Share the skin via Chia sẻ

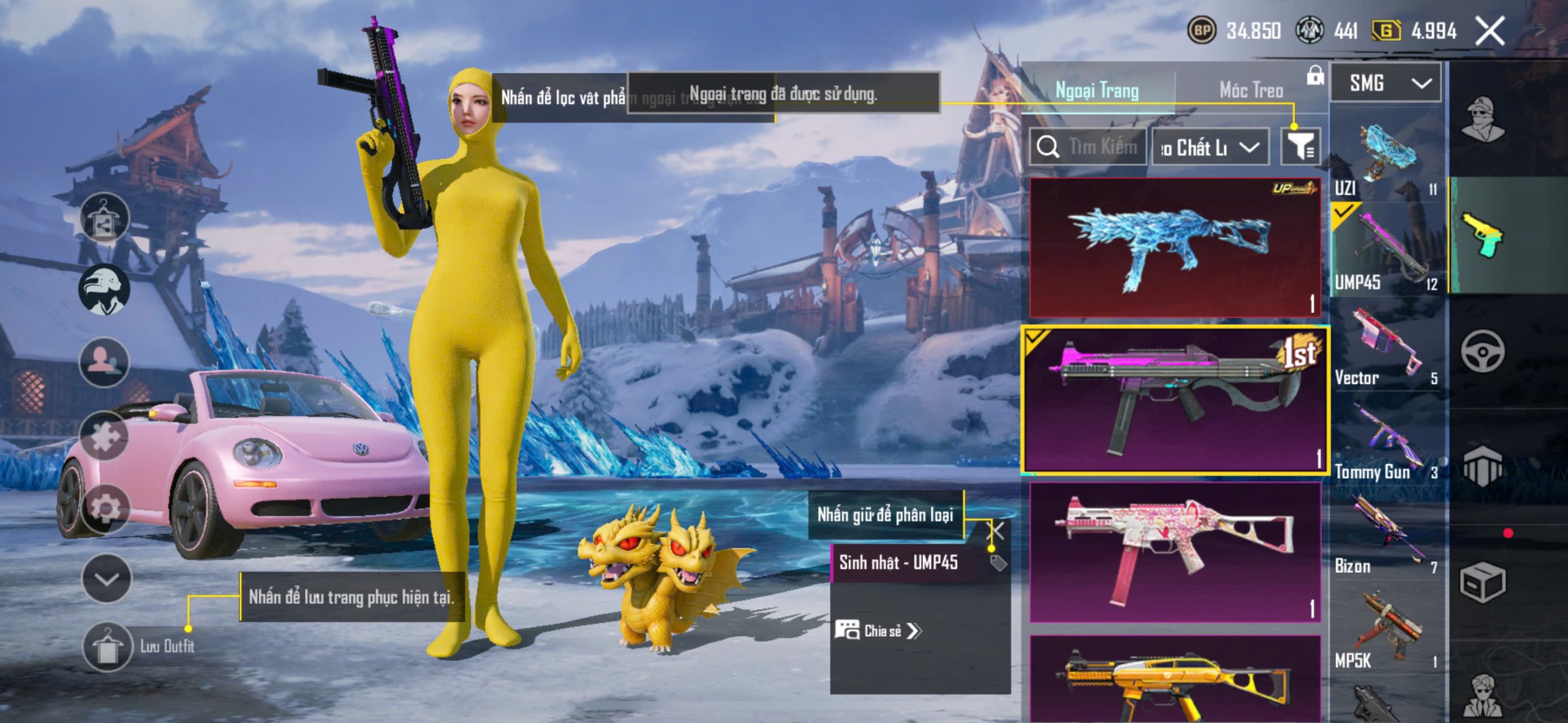pos(879,631)
